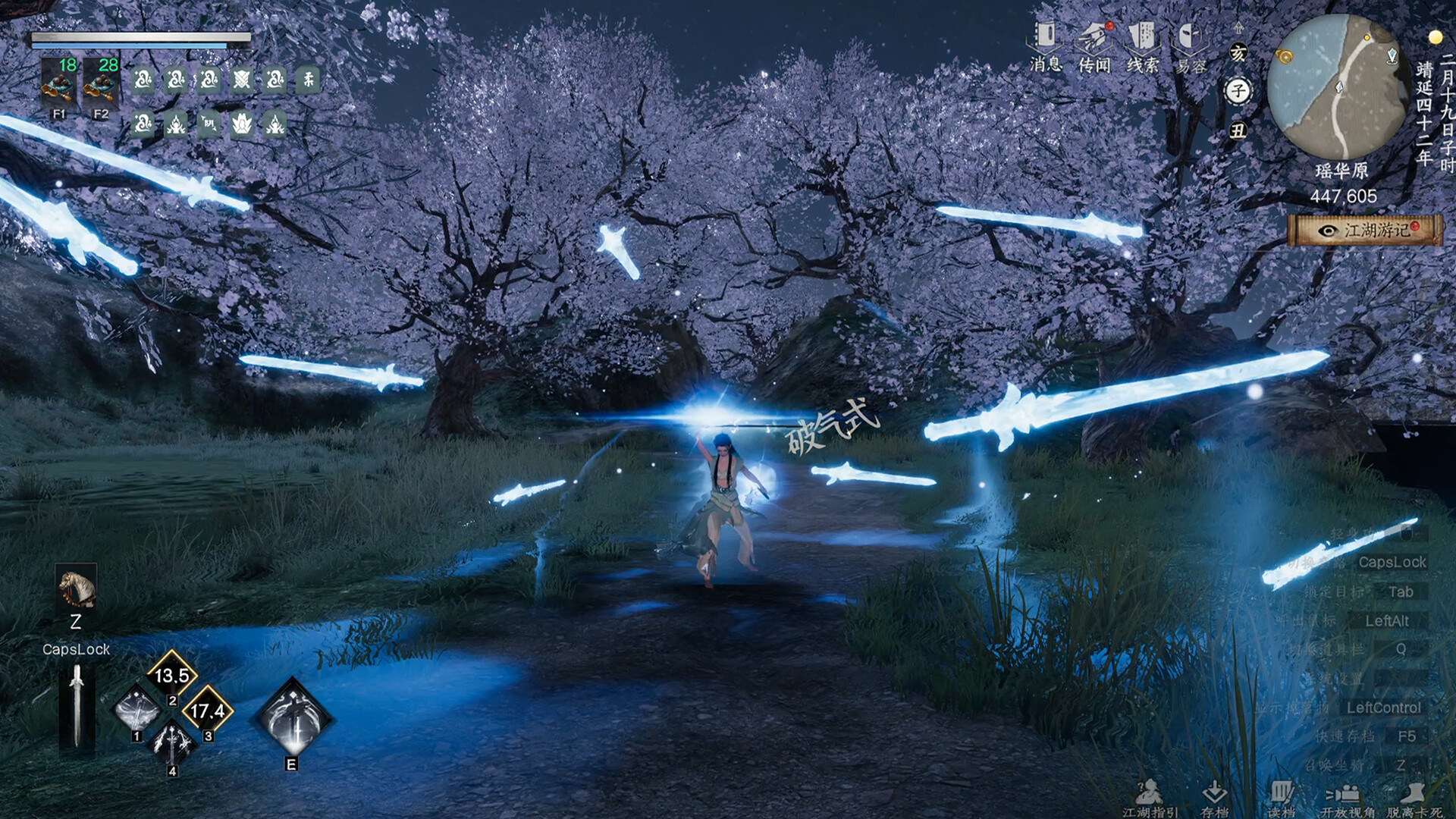
Task: Click the 存档 save game button
Action: pyautogui.click(x=1214, y=798)
